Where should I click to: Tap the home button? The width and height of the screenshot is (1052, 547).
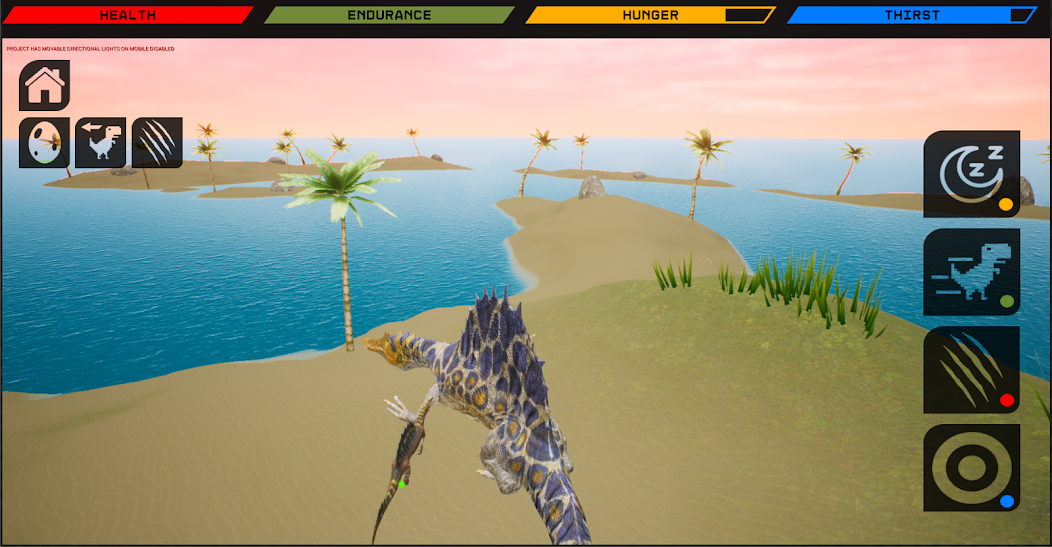pos(45,86)
